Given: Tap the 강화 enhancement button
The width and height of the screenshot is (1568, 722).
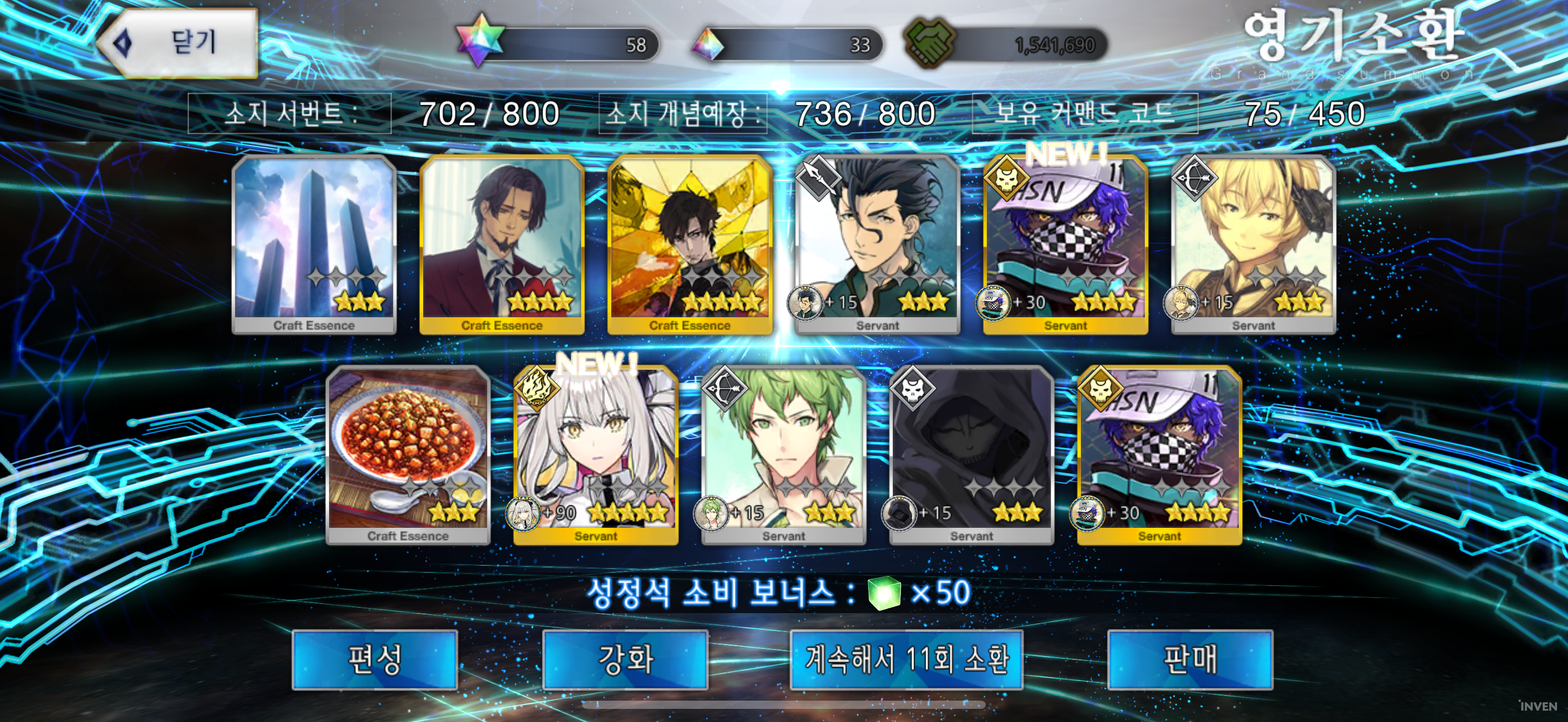Looking at the screenshot, I should [x=625, y=660].
